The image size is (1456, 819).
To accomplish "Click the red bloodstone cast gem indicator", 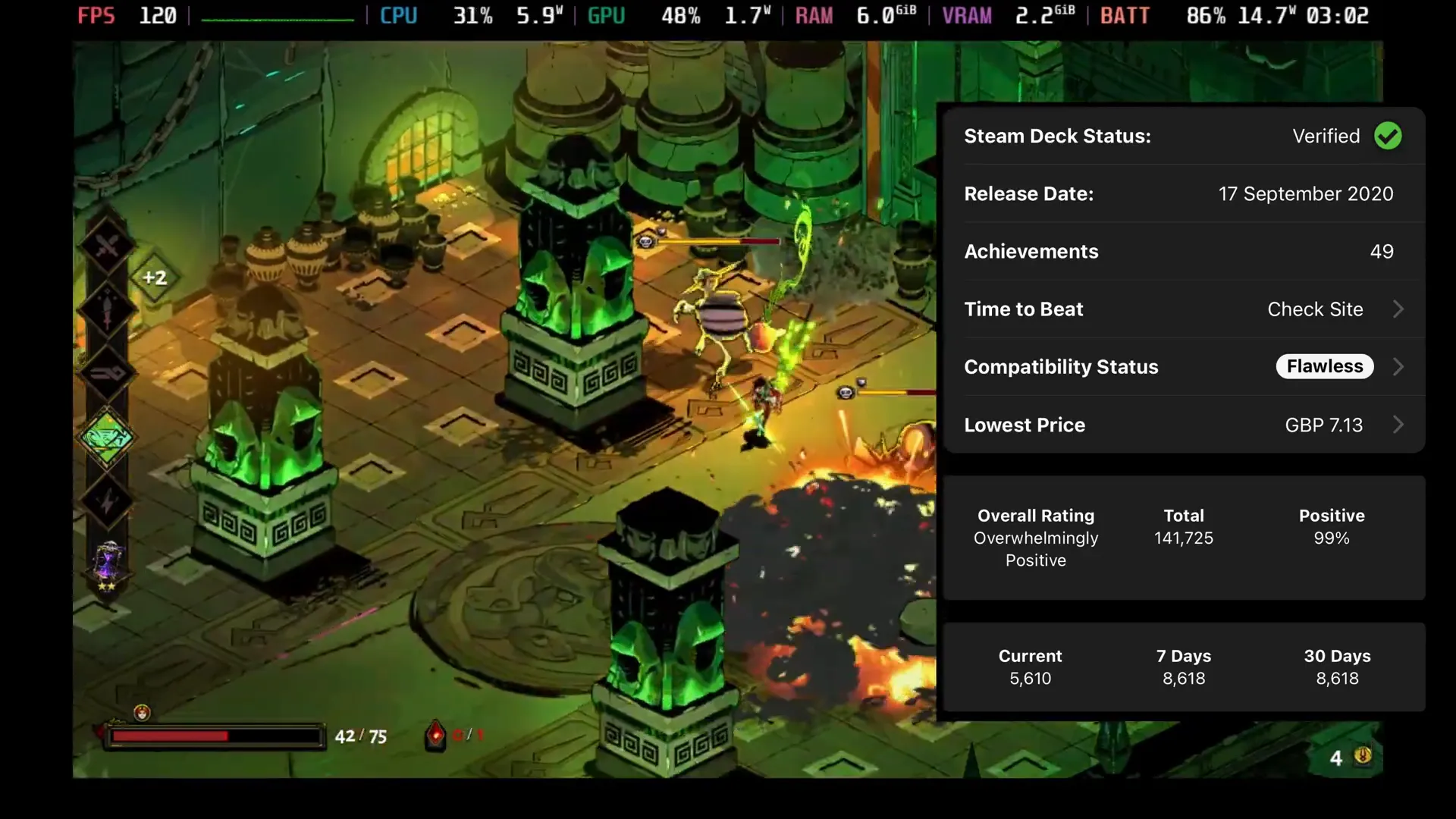I will pyautogui.click(x=435, y=733).
